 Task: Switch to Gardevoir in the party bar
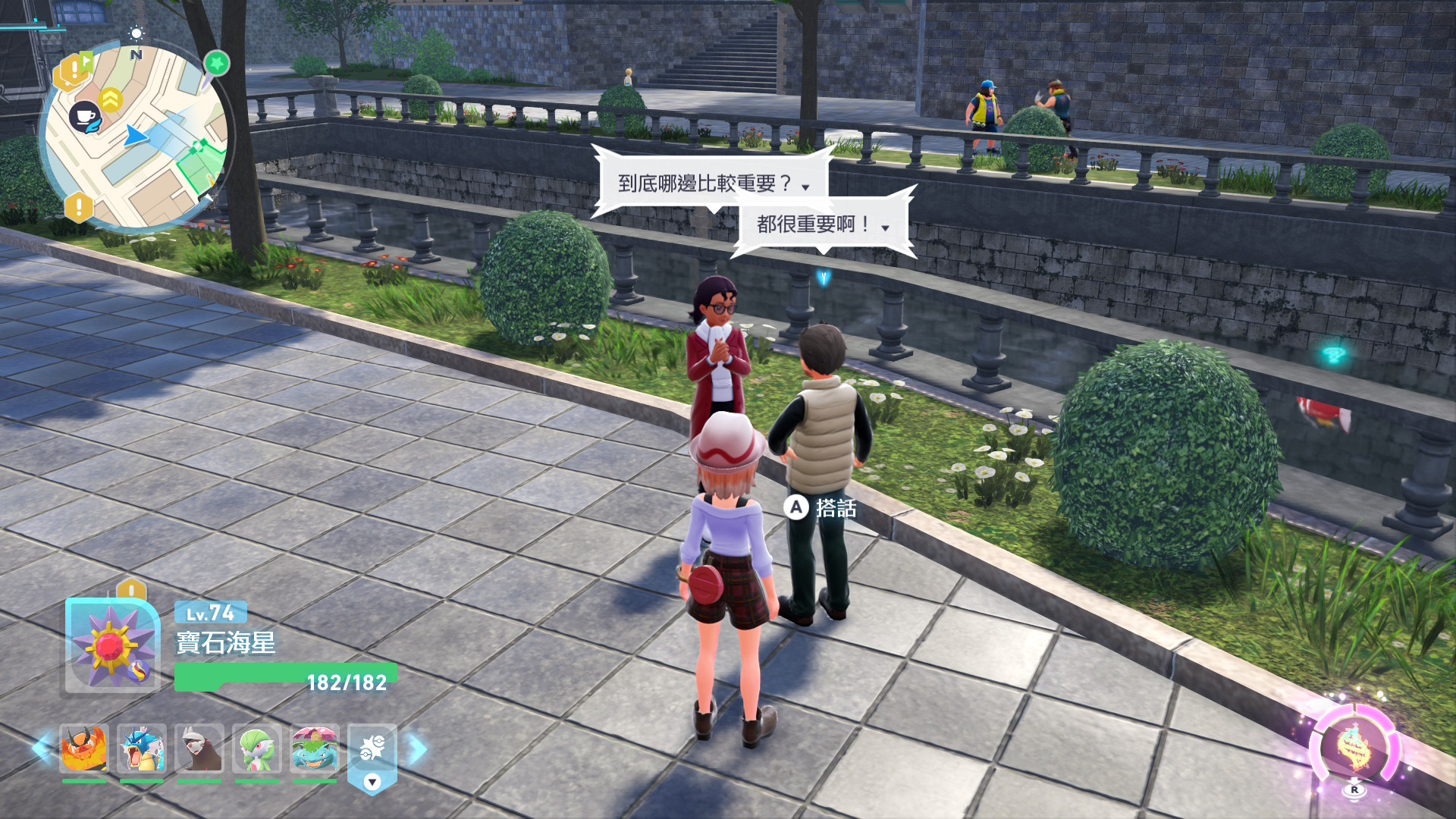pos(257,748)
